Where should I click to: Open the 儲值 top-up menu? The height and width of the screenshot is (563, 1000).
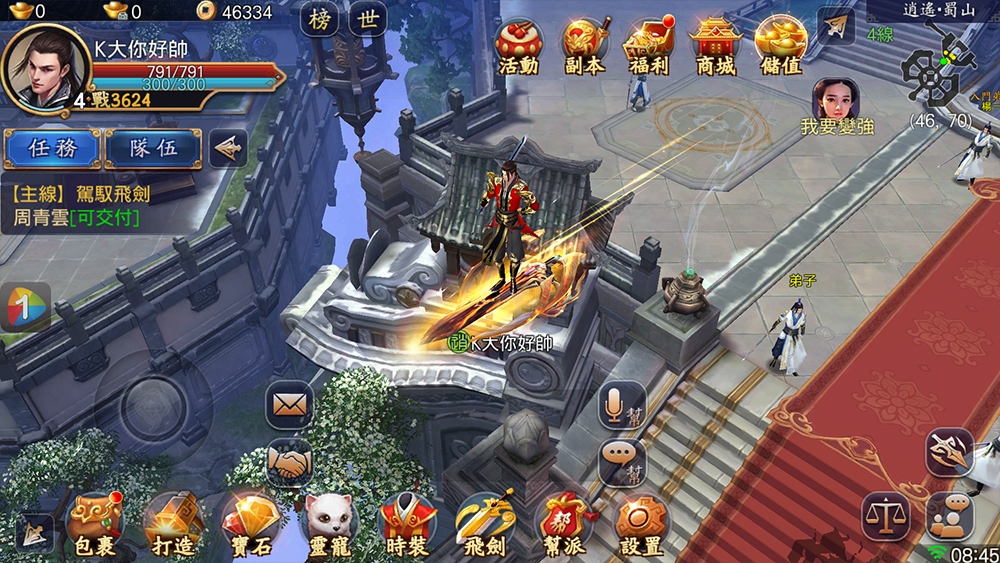tap(780, 45)
